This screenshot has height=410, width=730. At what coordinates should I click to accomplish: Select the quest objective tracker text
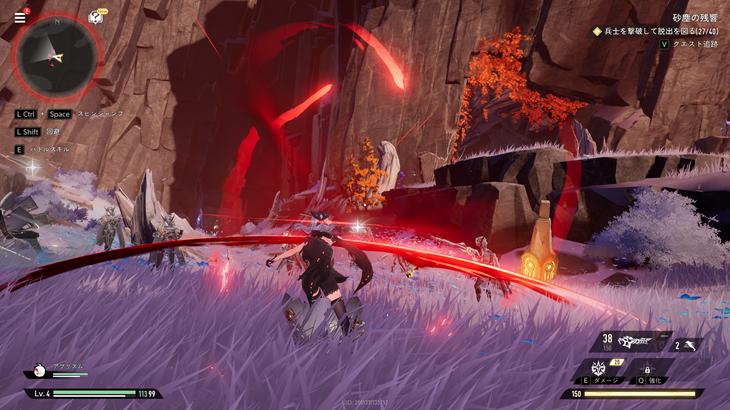click(659, 31)
